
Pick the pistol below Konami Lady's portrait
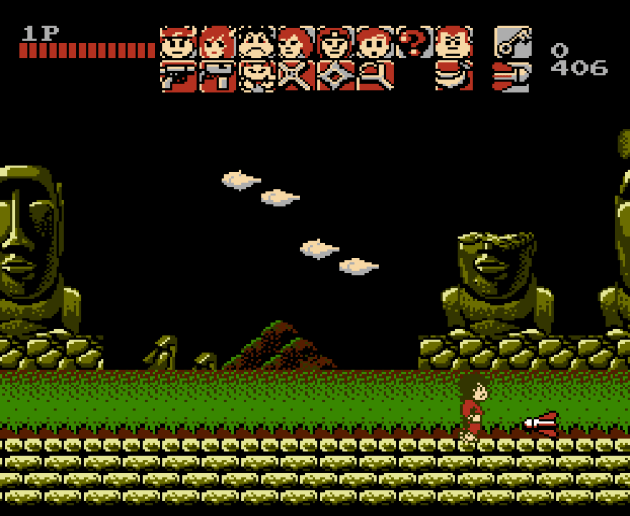[x=217, y=76]
